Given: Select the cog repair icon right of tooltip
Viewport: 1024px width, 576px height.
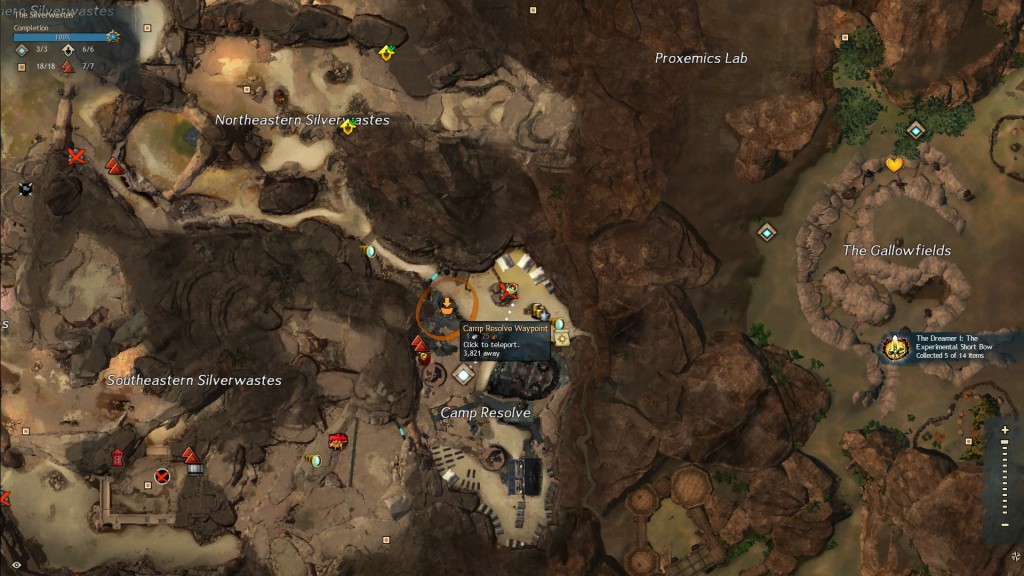Looking at the screenshot, I should pyautogui.click(x=562, y=340).
